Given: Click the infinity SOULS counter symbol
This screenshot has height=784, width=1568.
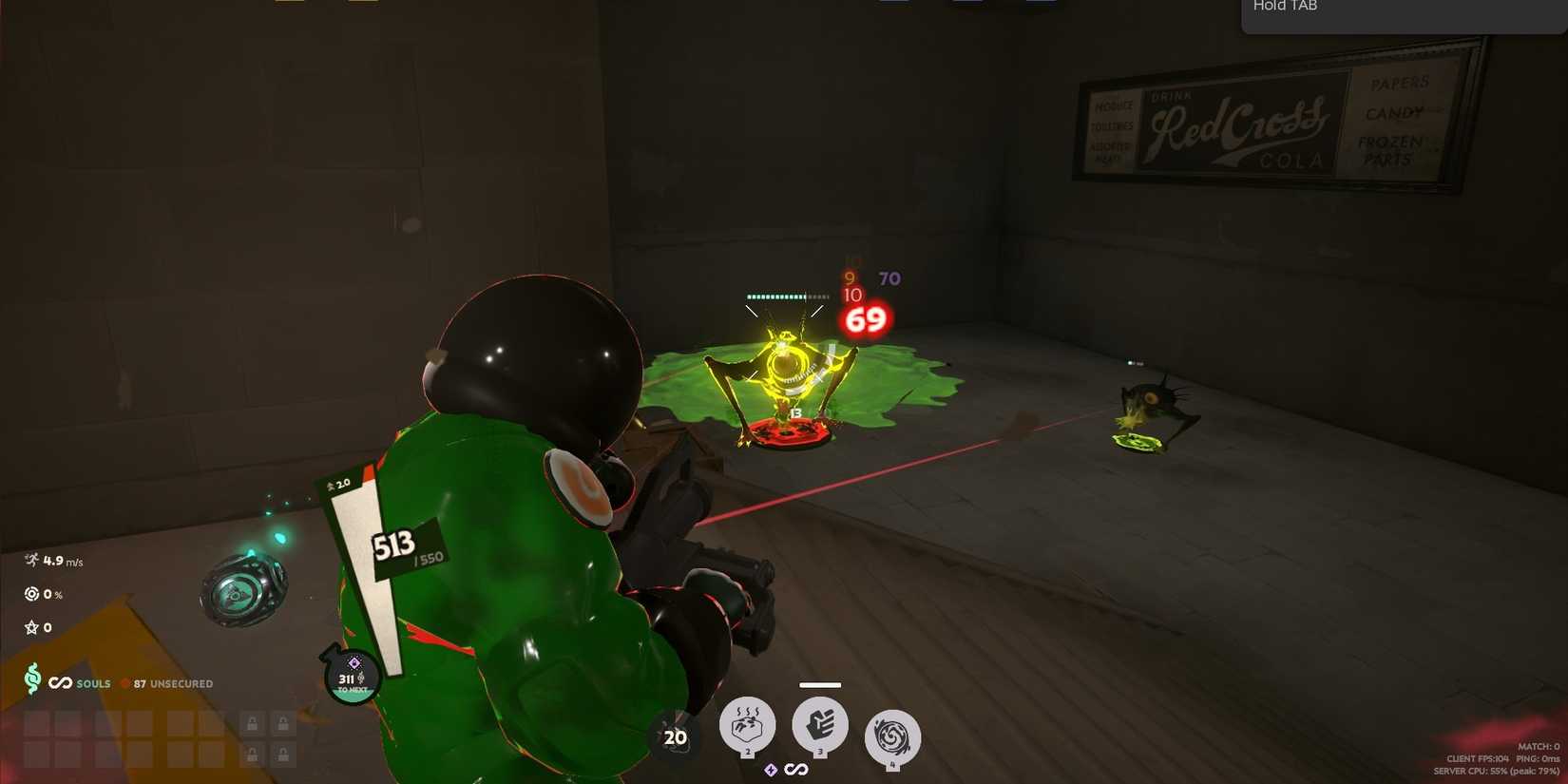Looking at the screenshot, I should [x=60, y=682].
